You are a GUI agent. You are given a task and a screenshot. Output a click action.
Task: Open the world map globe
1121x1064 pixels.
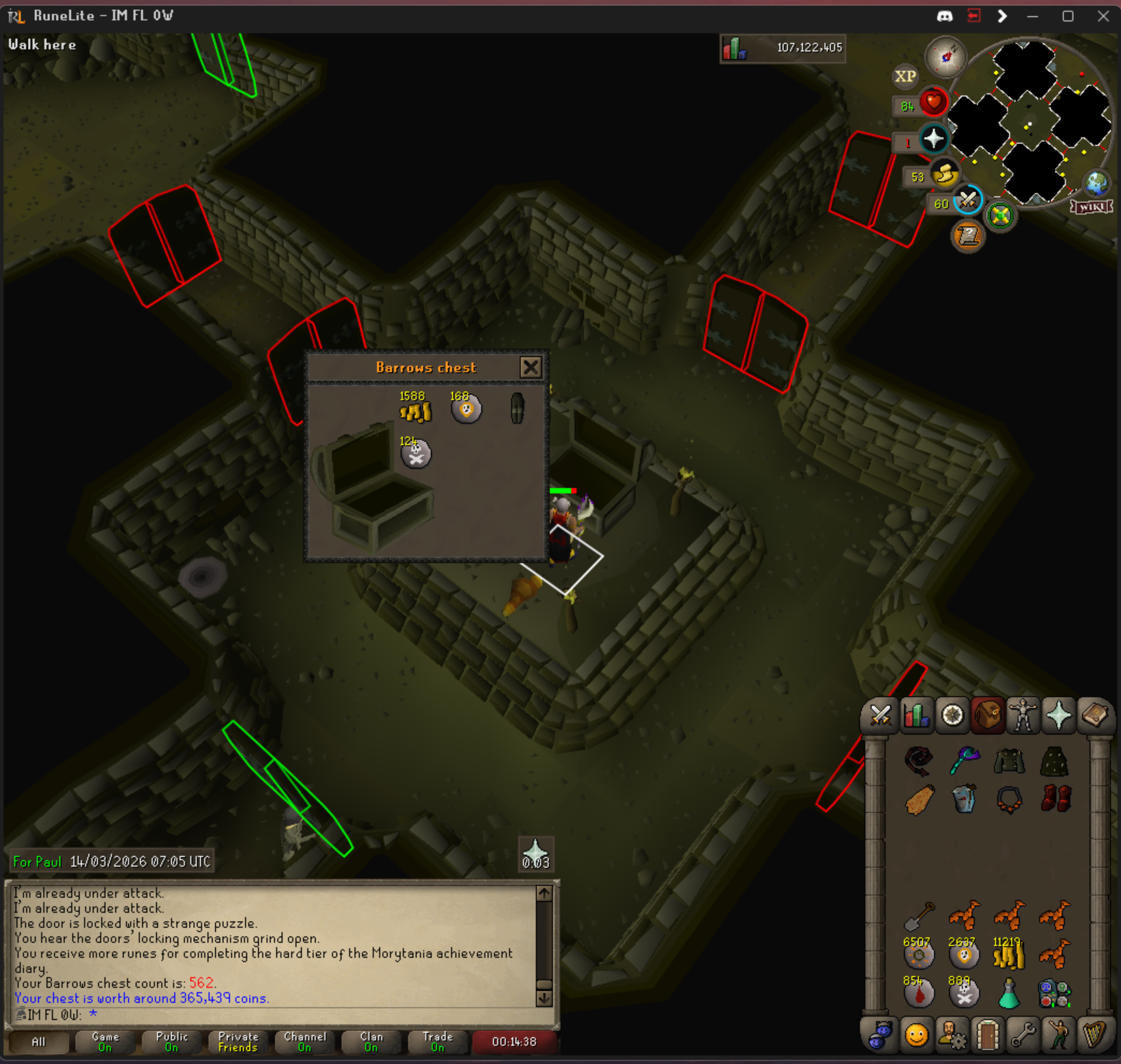(1096, 183)
